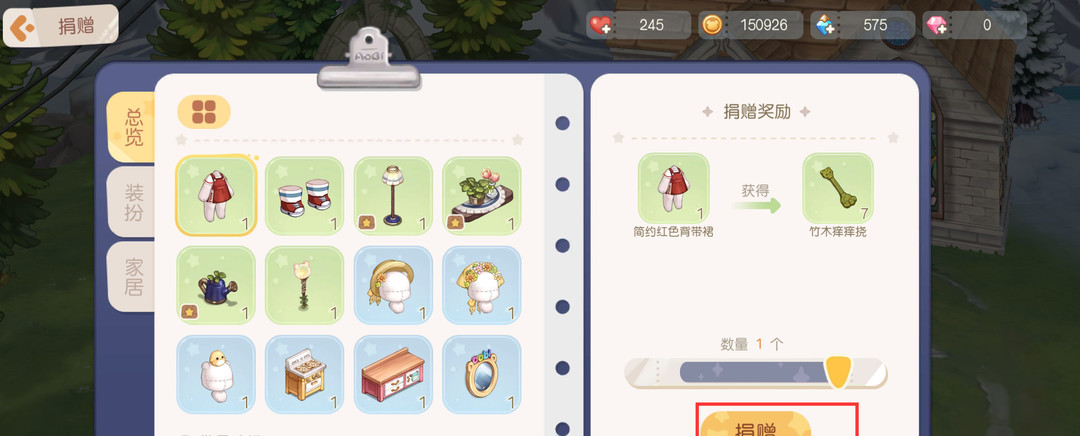Pick the gold-framed mirror item
The width and height of the screenshot is (1080, 436).
click(481, 374)
